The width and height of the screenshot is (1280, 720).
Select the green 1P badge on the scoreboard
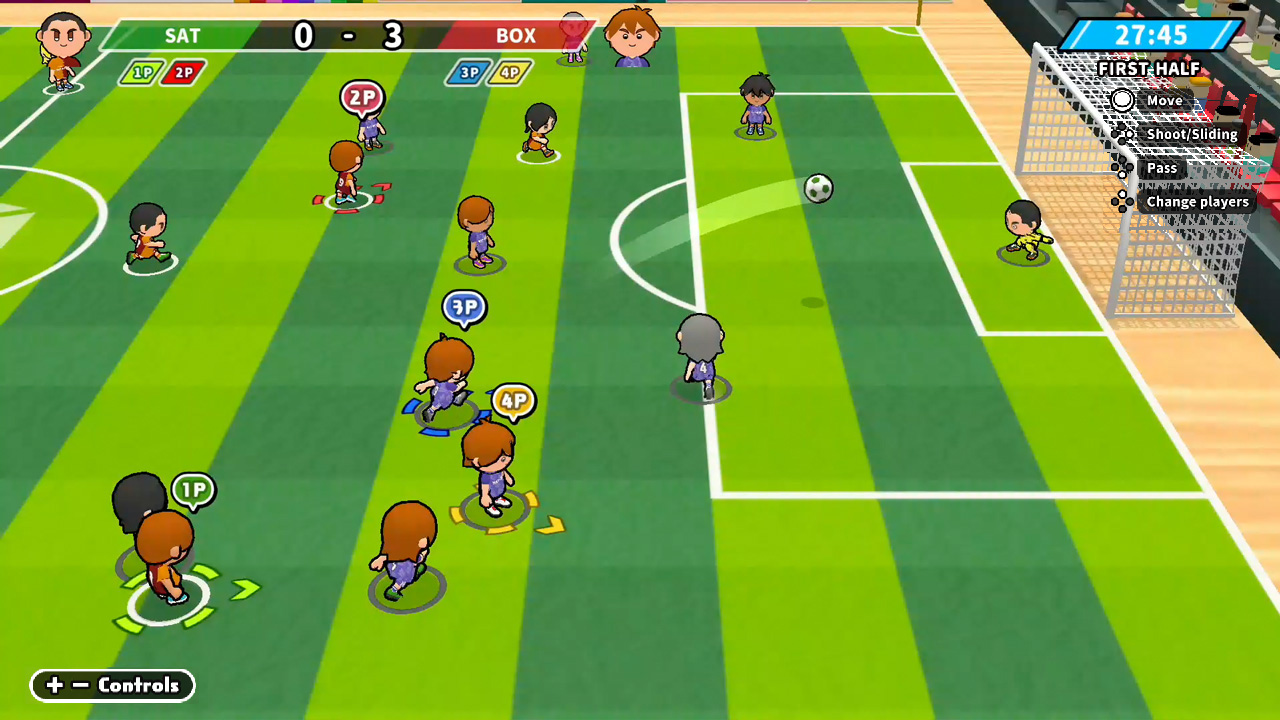tap(141, 72)
